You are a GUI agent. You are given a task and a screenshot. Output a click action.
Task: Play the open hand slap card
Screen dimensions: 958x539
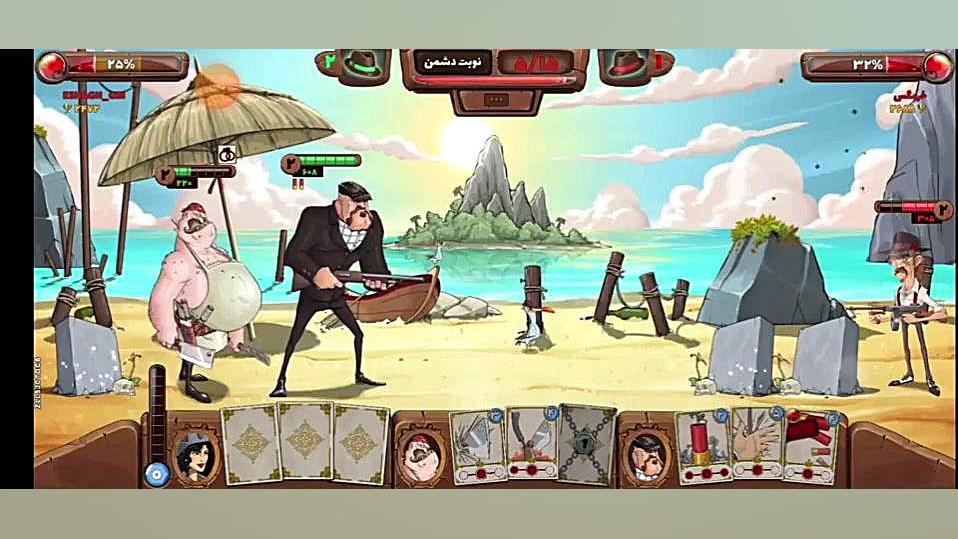[757, 444]
